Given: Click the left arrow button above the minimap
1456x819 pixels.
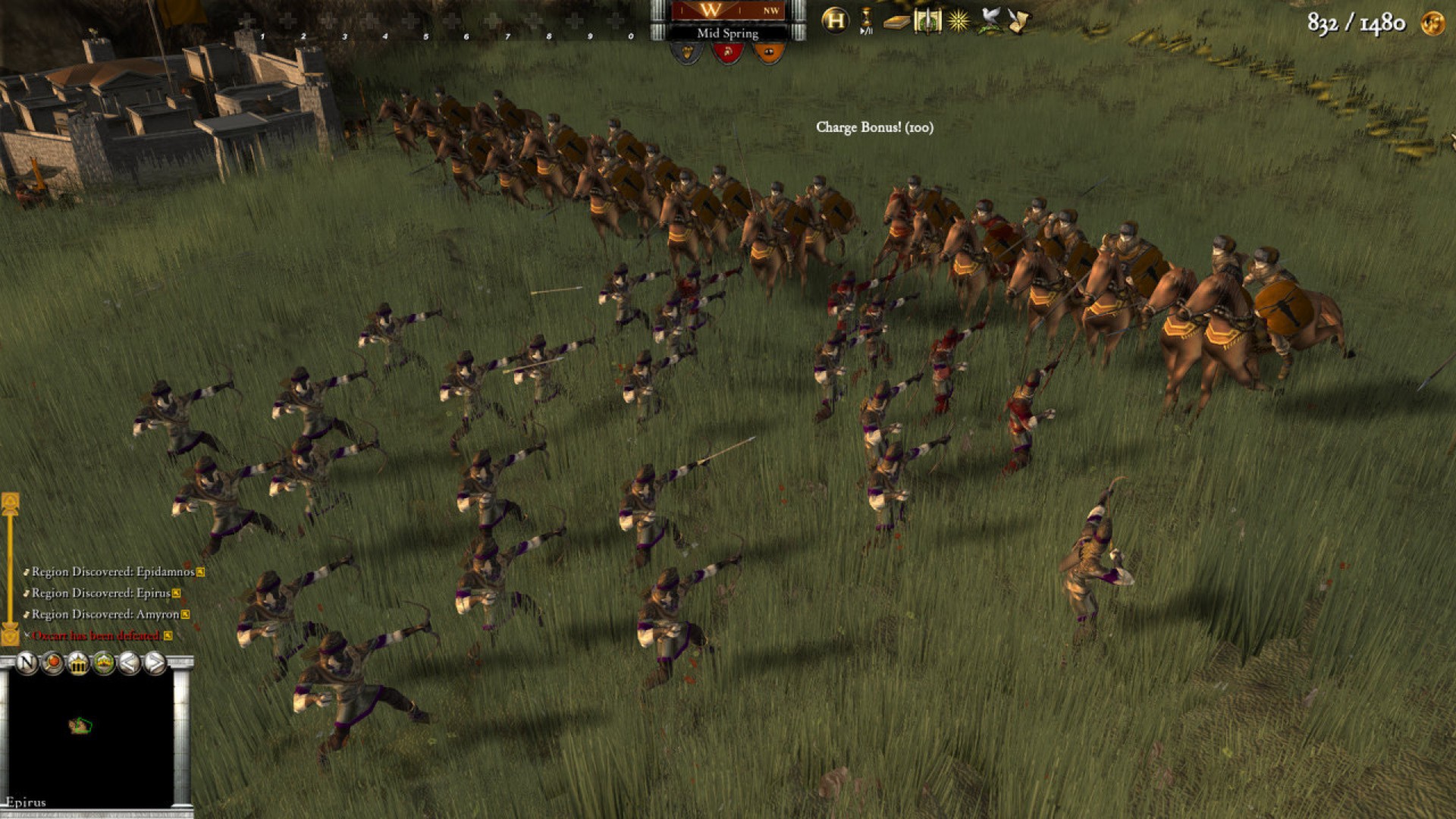Looking at the screenshot, I should [128, 664].
